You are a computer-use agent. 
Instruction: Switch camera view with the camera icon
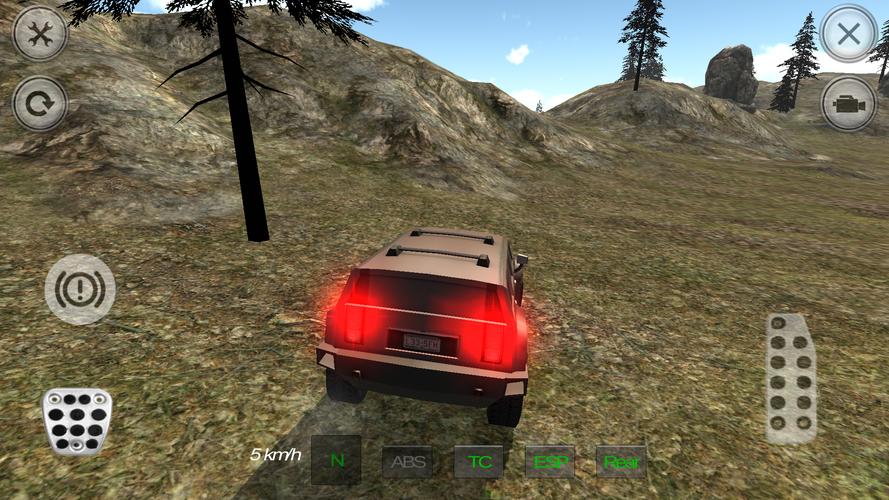pos(848,104)
